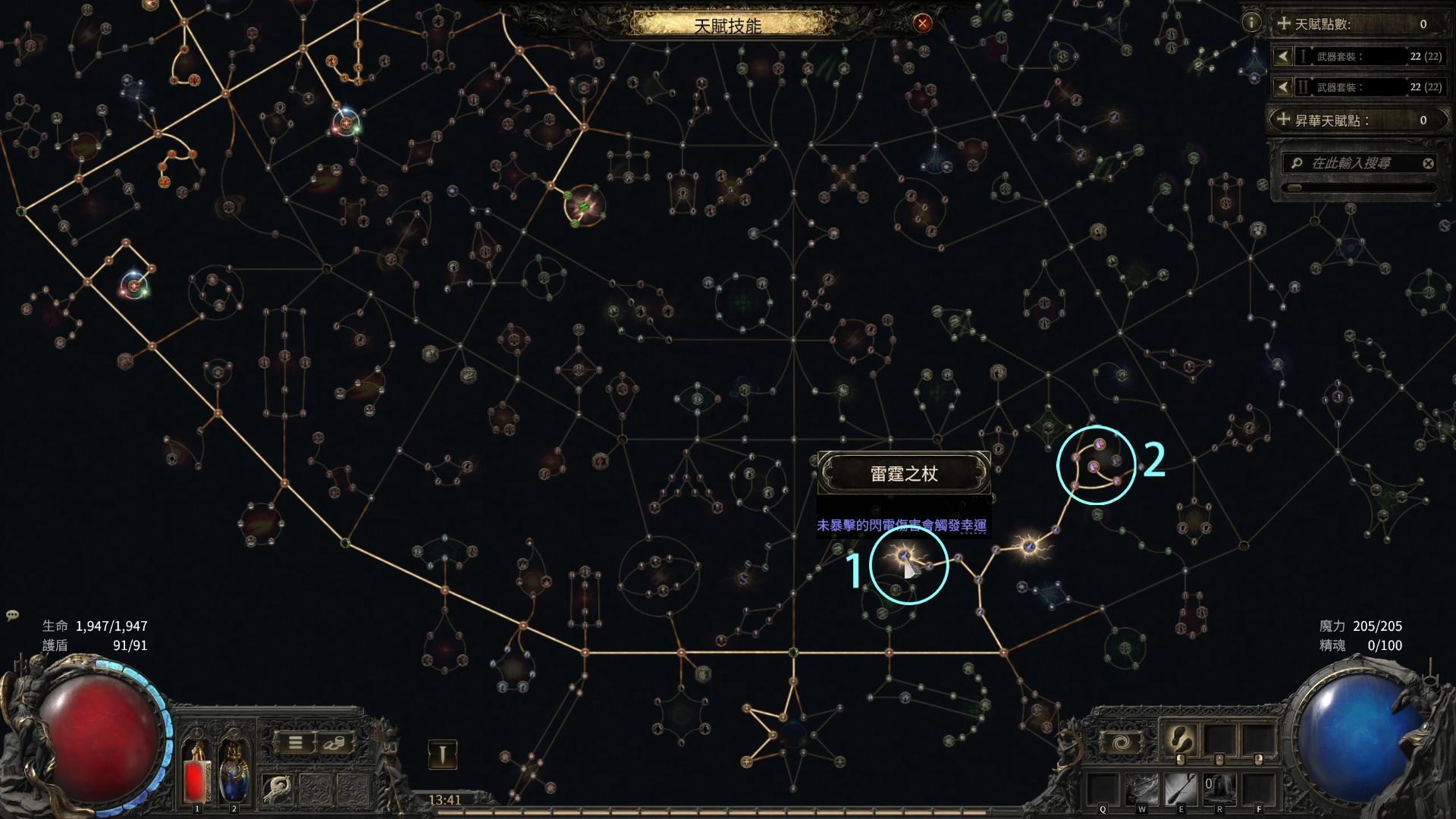
Task: Click the weapon swap spiral icon
Action: pos(1121,741)
